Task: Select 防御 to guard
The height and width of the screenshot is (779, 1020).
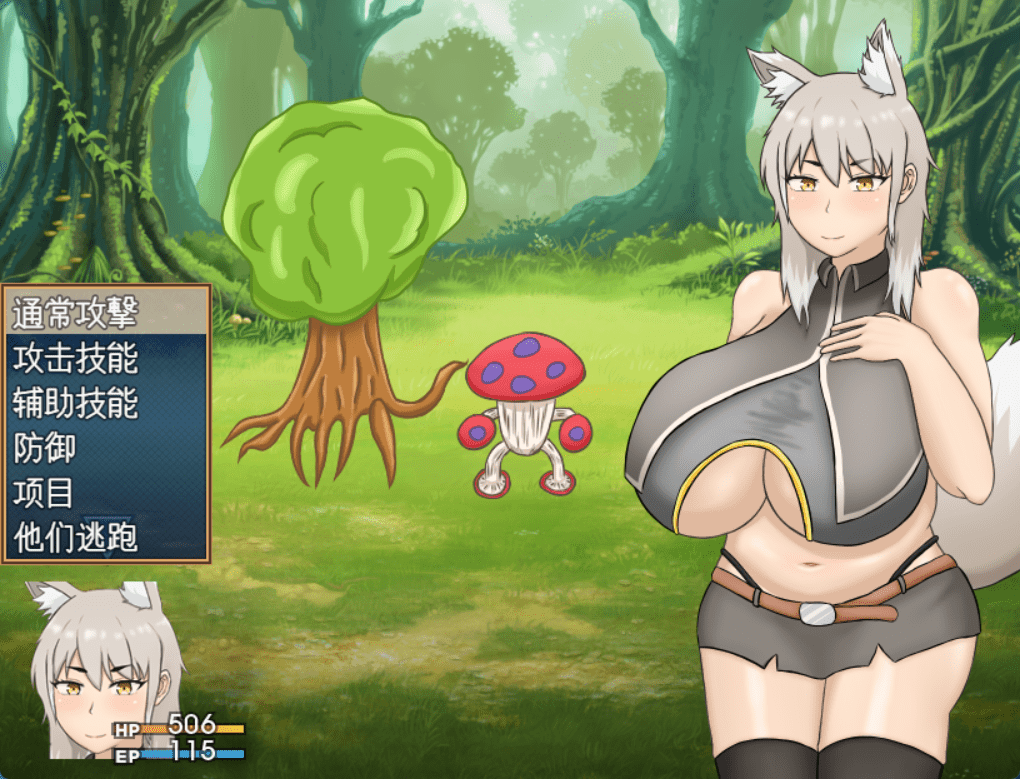Action: coord(46,448)
